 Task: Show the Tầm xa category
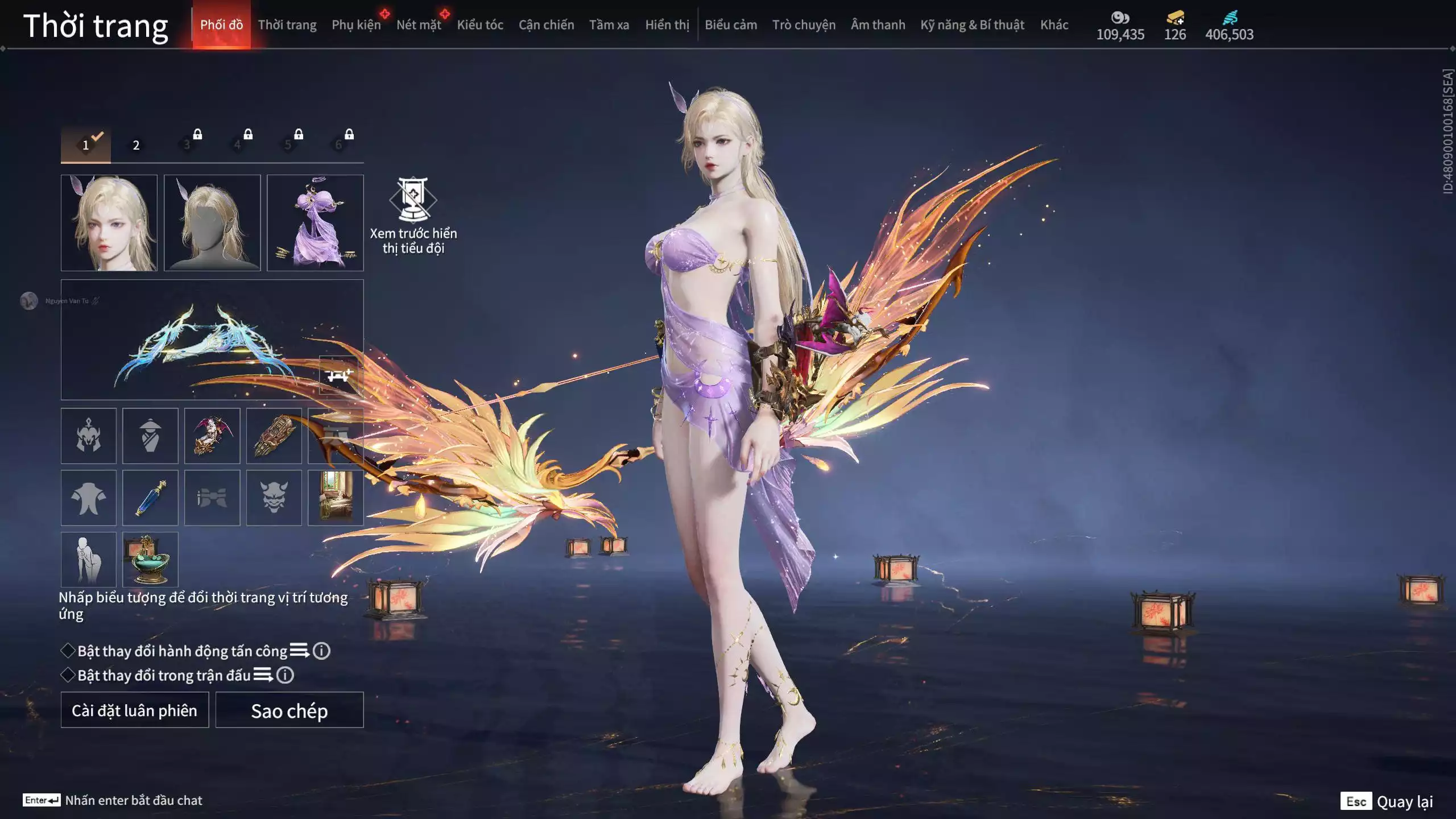tap(609, 25)
